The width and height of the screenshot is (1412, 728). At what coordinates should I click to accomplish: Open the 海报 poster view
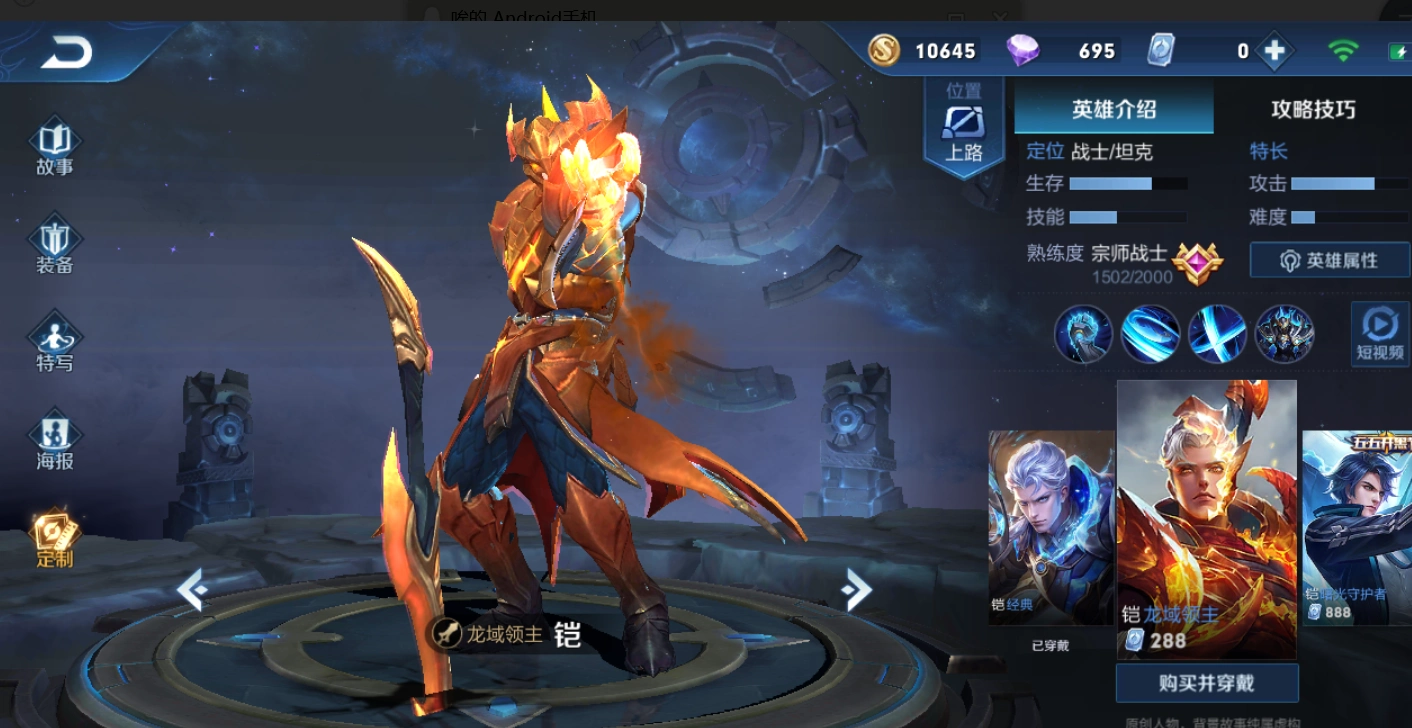click(55, 442)
